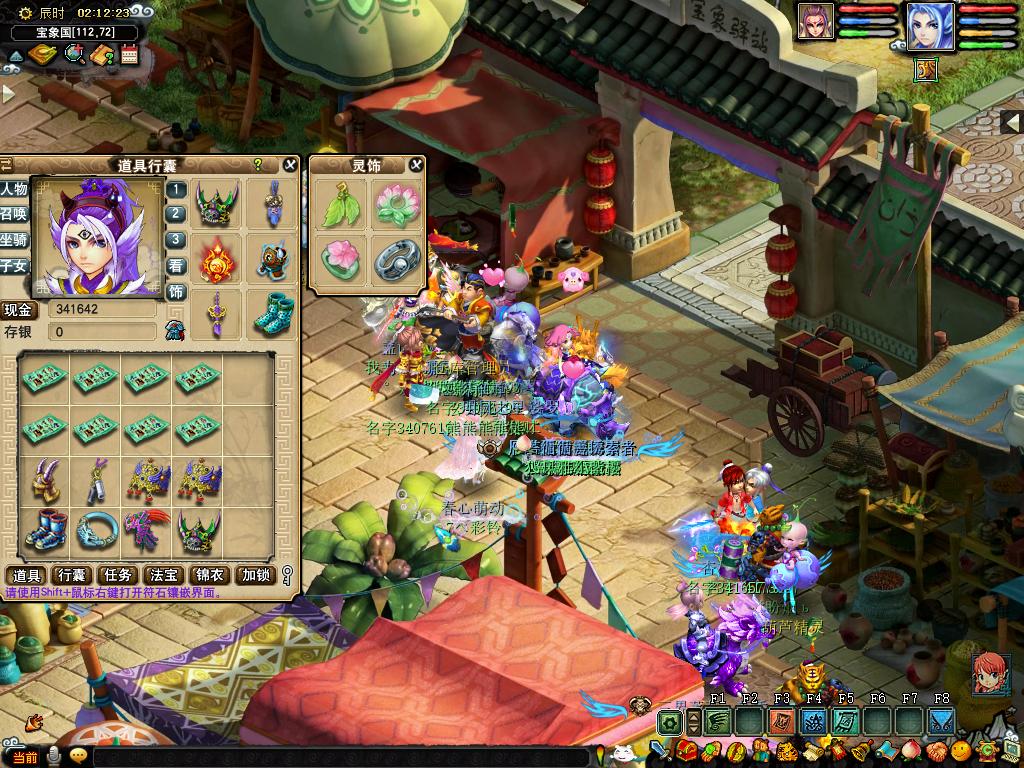Close the 道具行囊 inventory window
The height and width of the screenshot is (768, 1024).
click(290, 165)
